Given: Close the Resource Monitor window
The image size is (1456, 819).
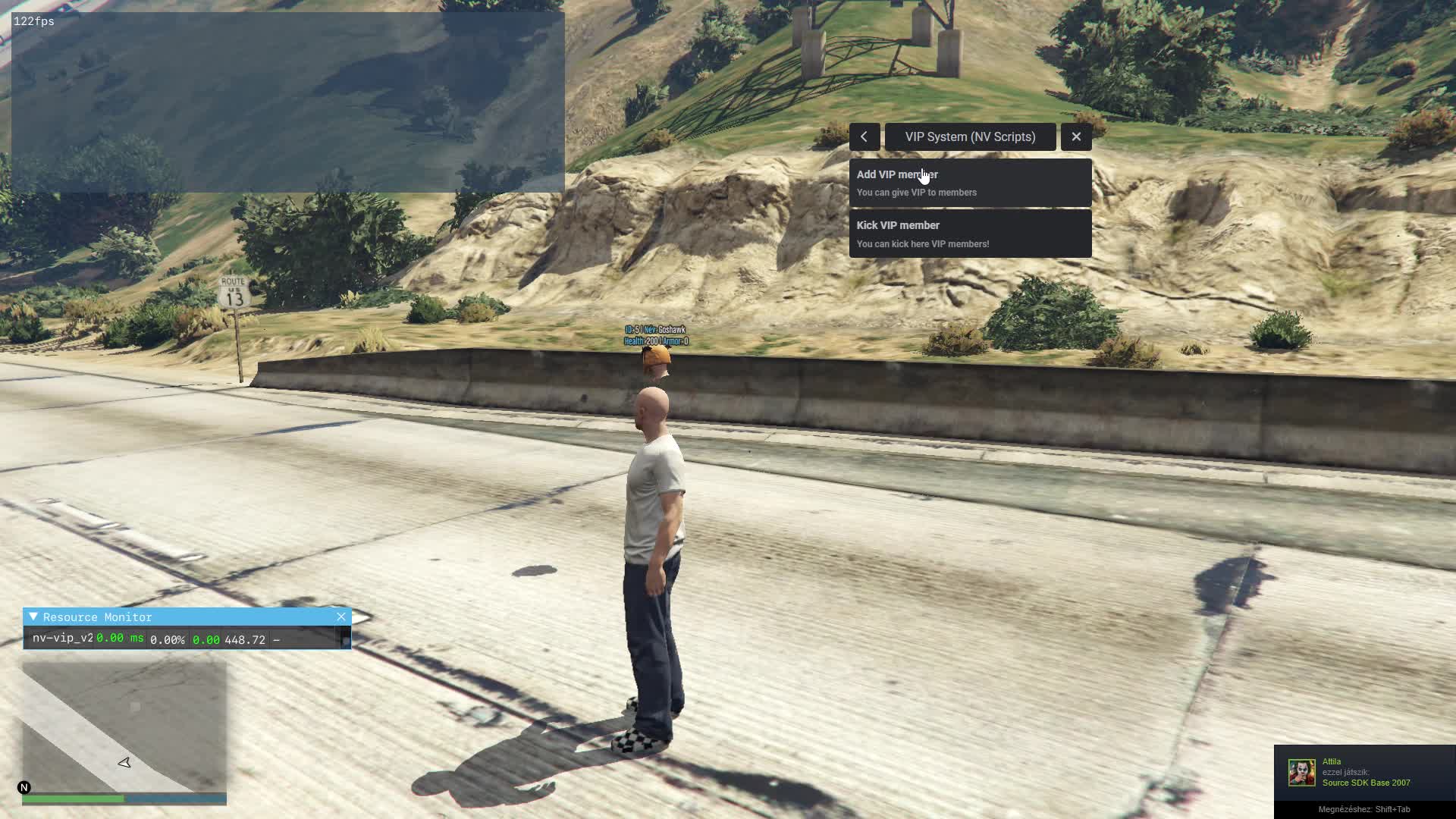Looking at the screenshot, I should (x=341, y=617).
